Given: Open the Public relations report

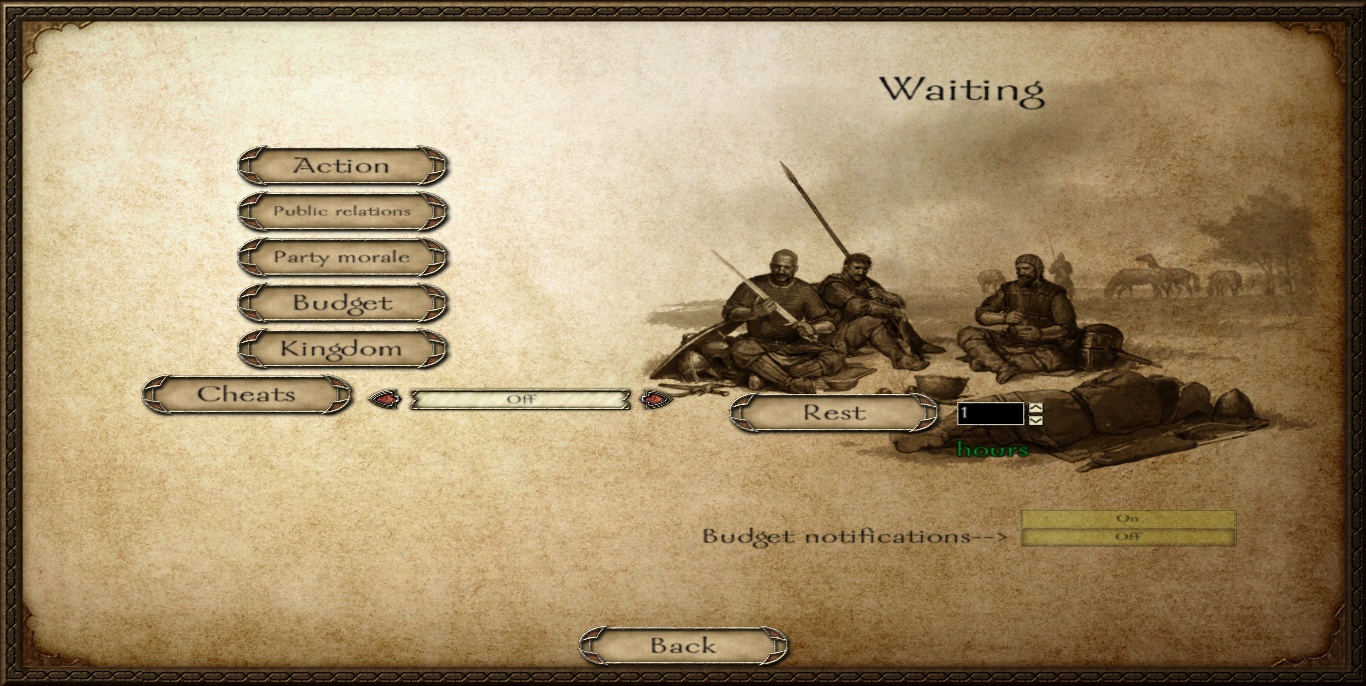Looking at the screenshot, I should 342,212.
